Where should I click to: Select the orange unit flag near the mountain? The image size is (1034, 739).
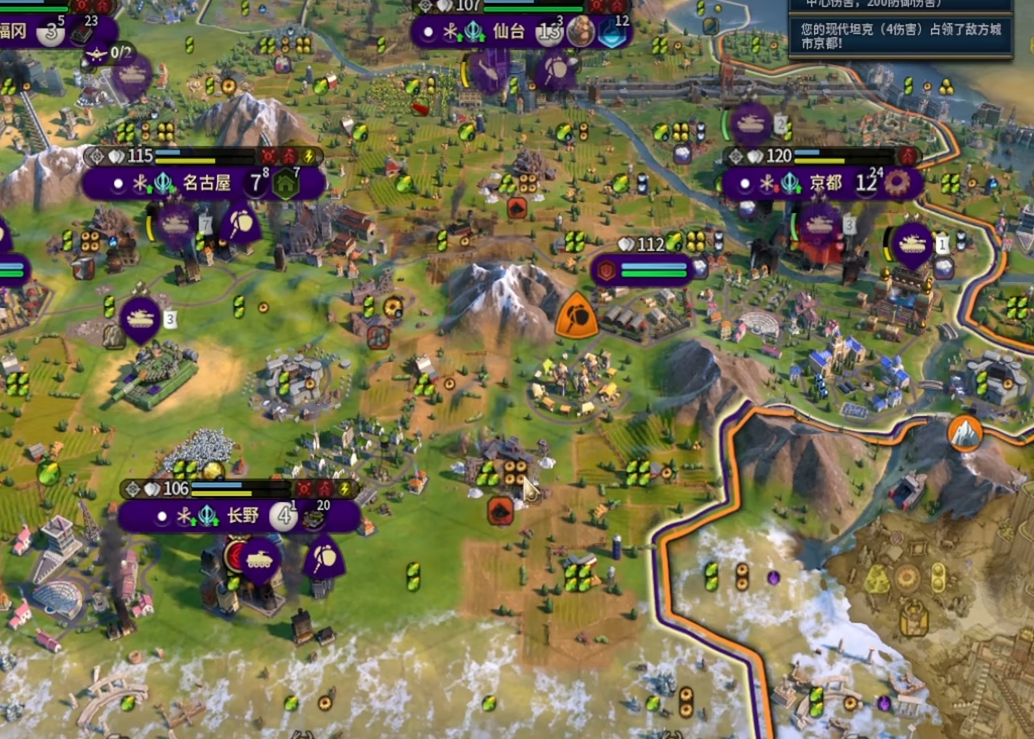[x=577, y=315]
